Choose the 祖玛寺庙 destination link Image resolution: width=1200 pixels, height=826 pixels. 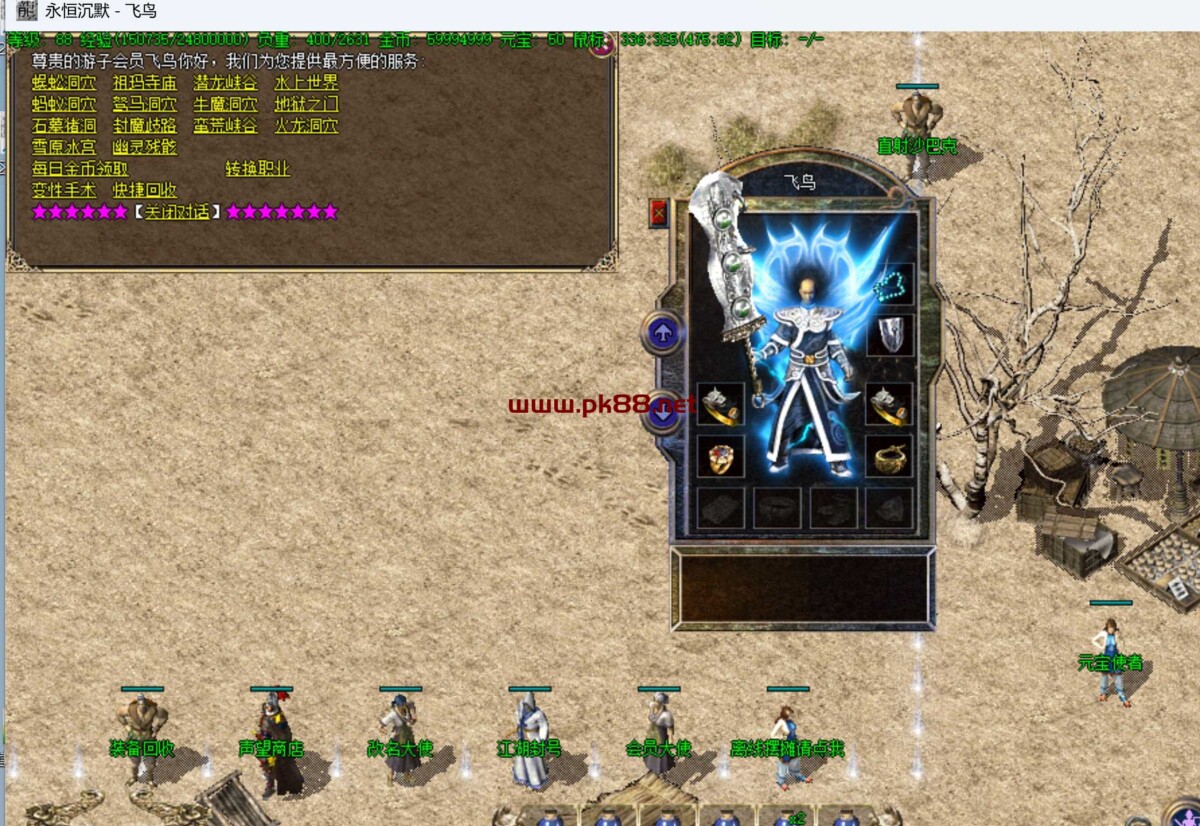point(145,83)
